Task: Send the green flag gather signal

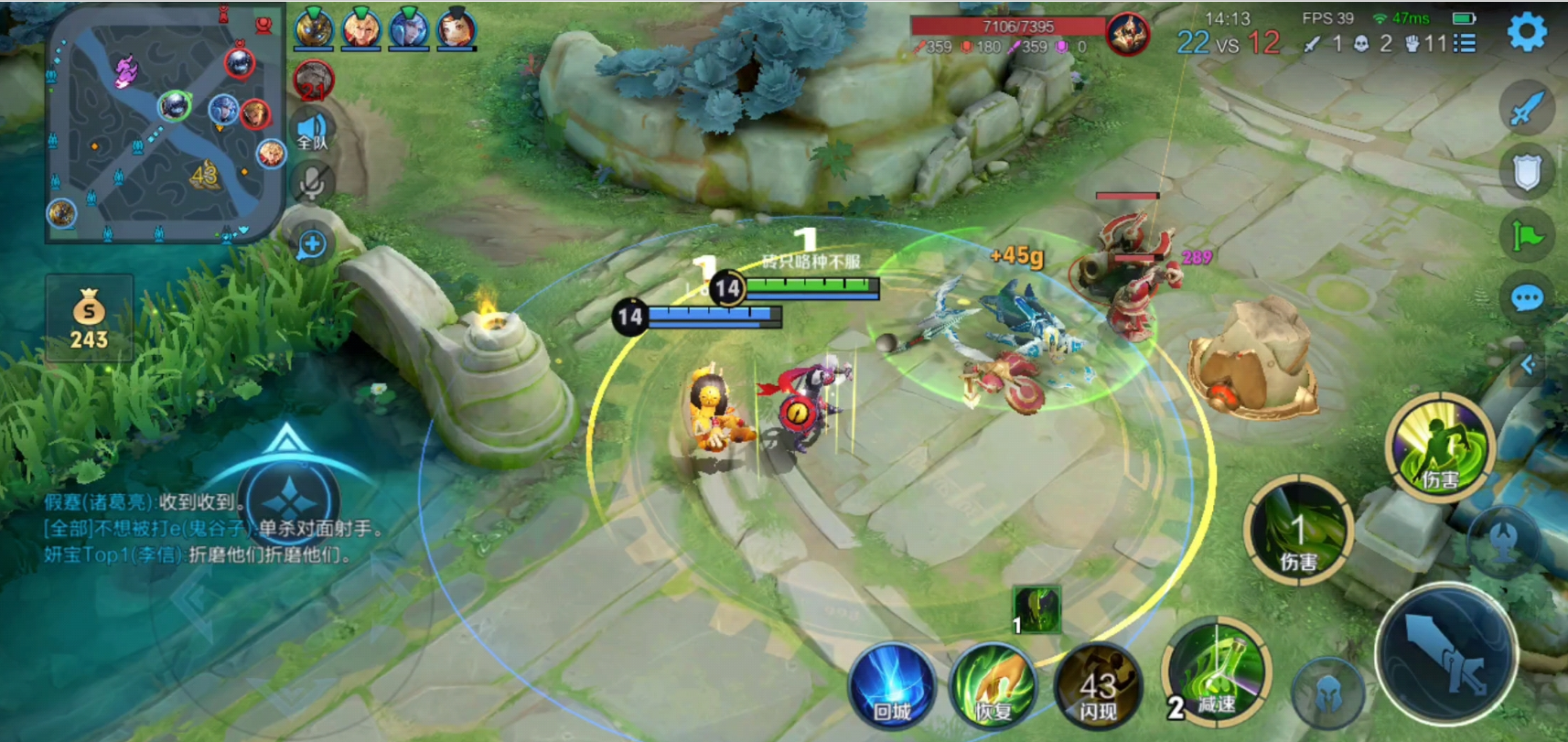Action: [1526, 236]
